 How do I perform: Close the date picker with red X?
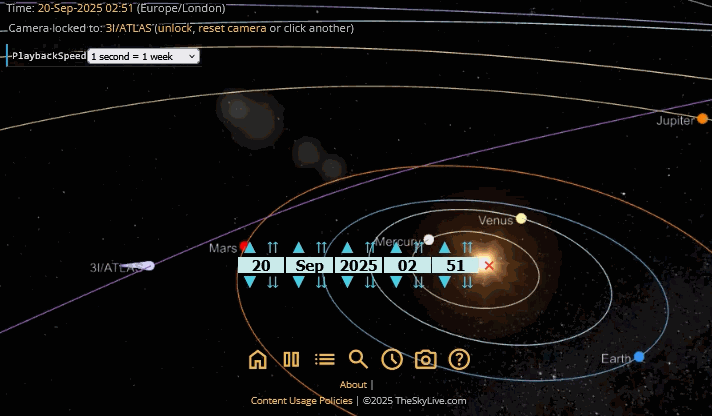(489, 265)
